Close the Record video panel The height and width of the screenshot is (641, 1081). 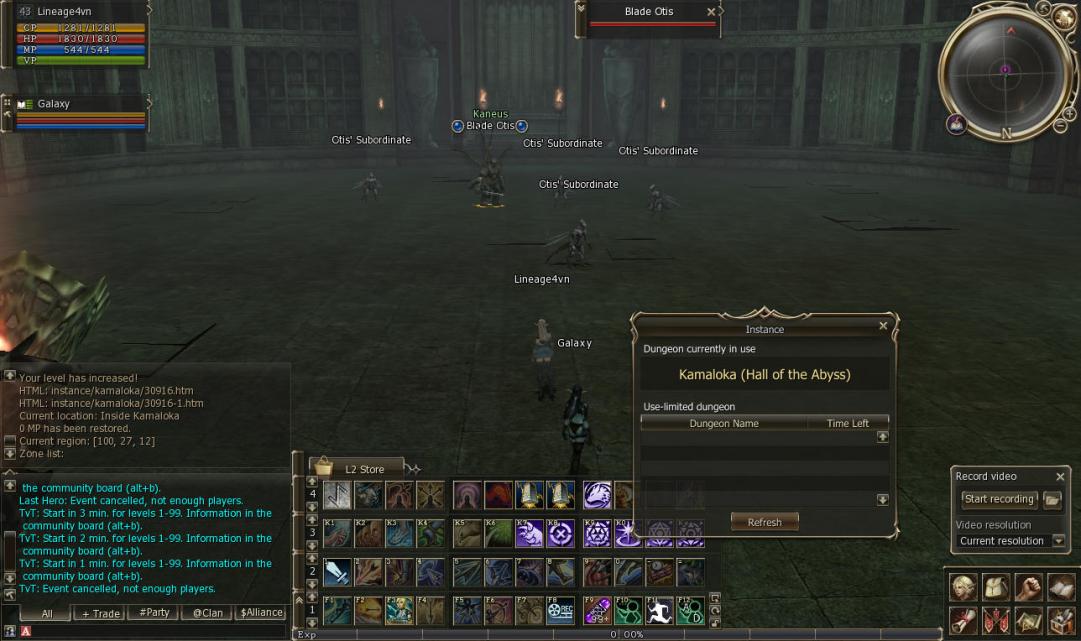(1060, 477)
